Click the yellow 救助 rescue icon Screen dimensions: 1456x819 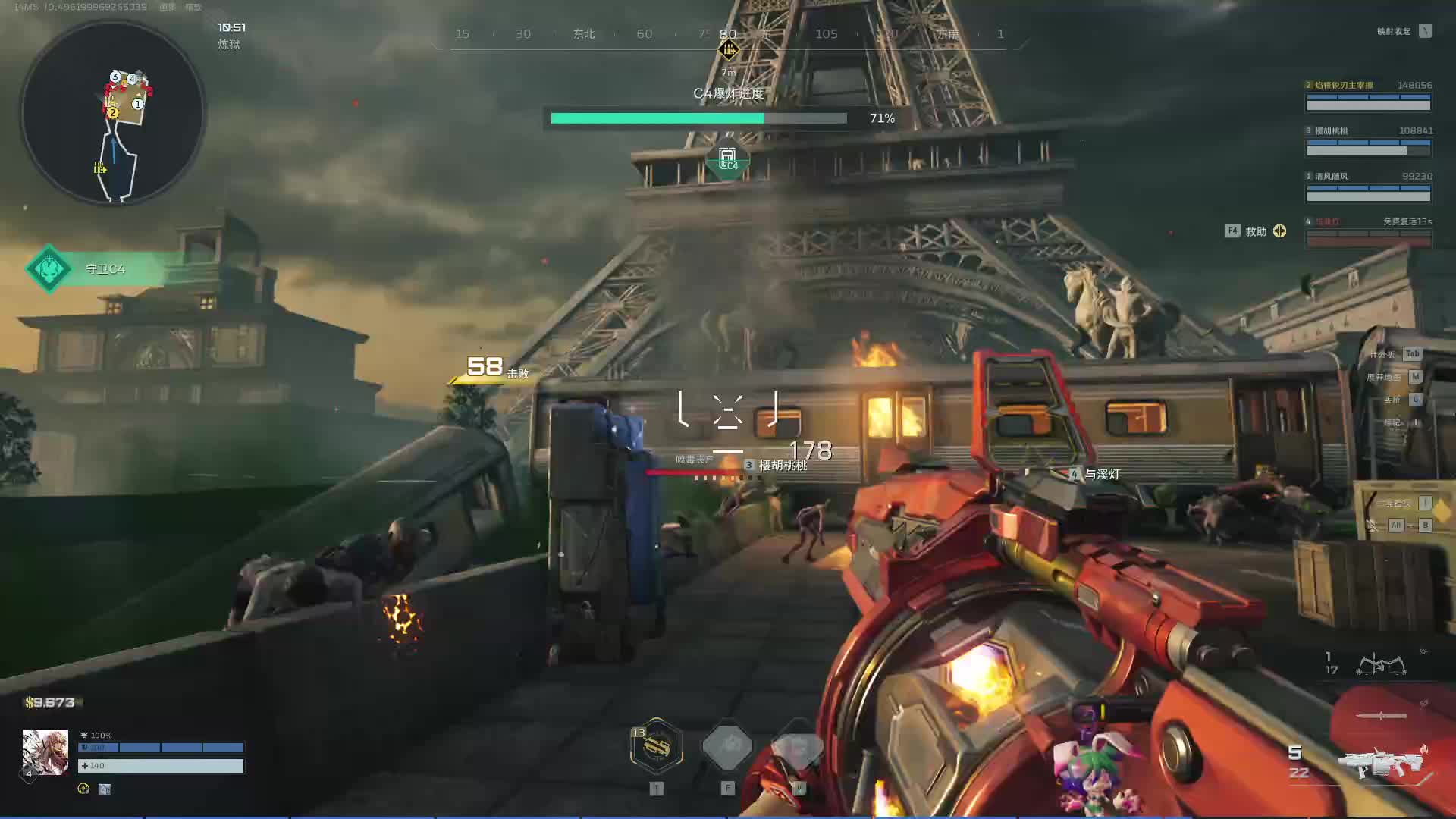tap(1279, 231)
